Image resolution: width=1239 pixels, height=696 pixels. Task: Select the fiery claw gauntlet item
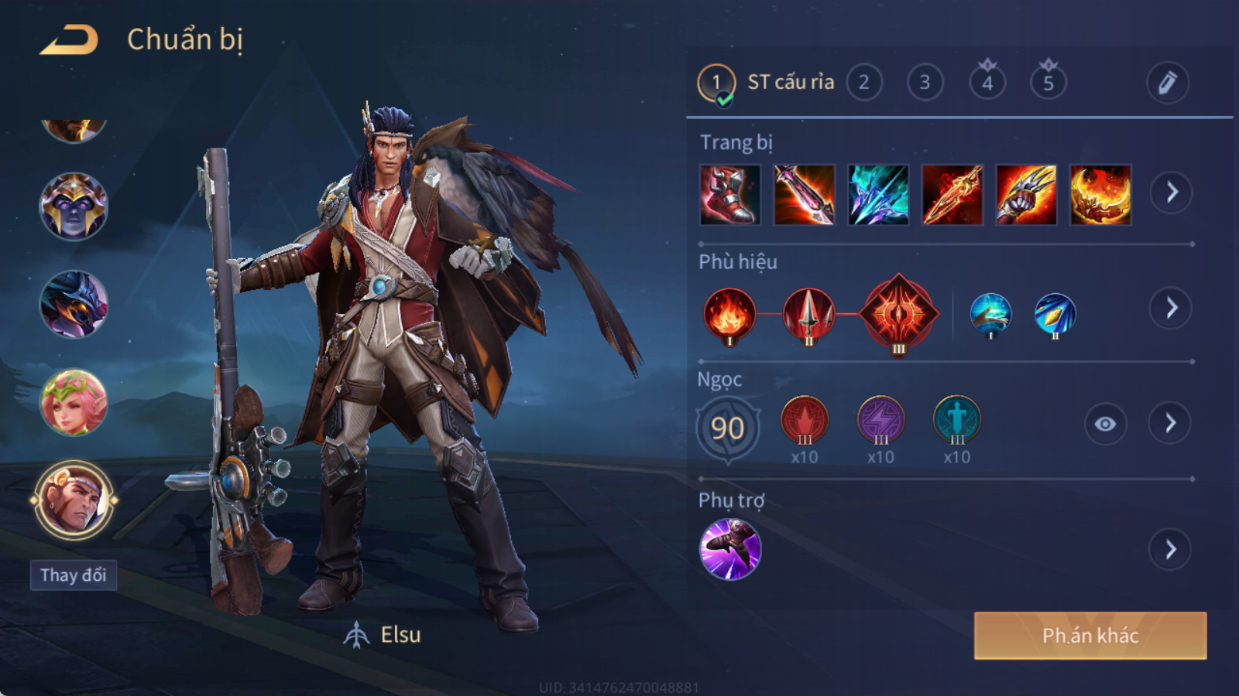point(1026,194)
